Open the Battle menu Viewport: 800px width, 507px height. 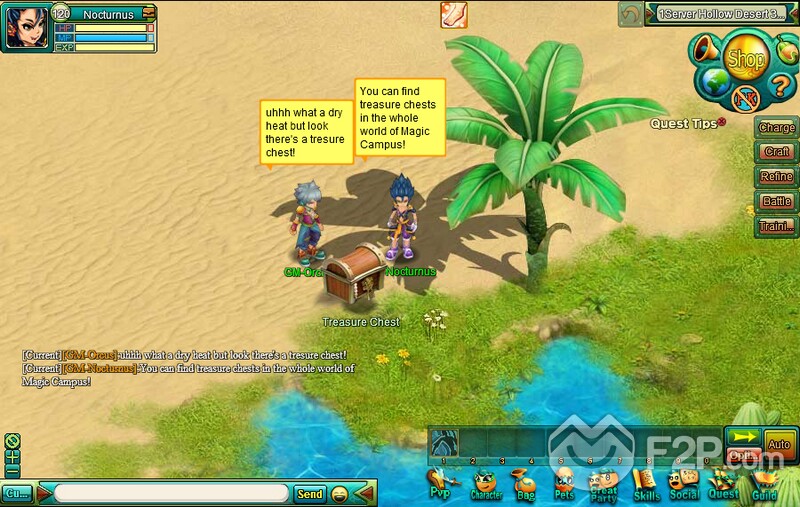point(776,202)
